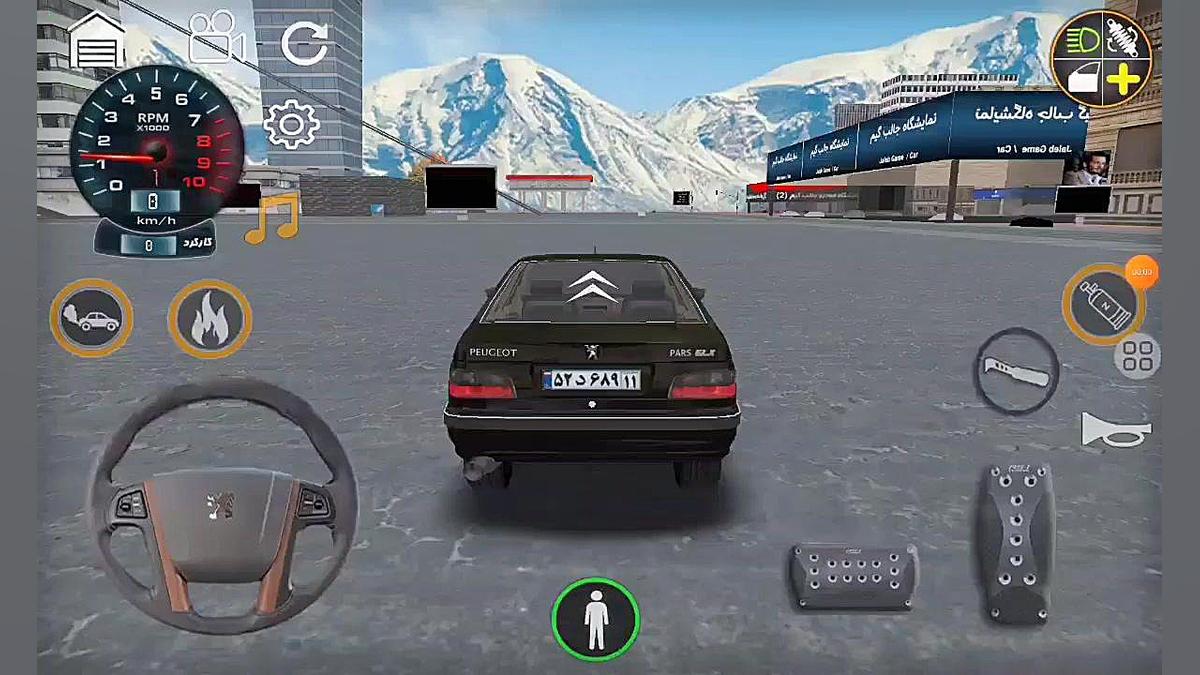Adjust suspension with the spring icon

tap(1125, 38)
